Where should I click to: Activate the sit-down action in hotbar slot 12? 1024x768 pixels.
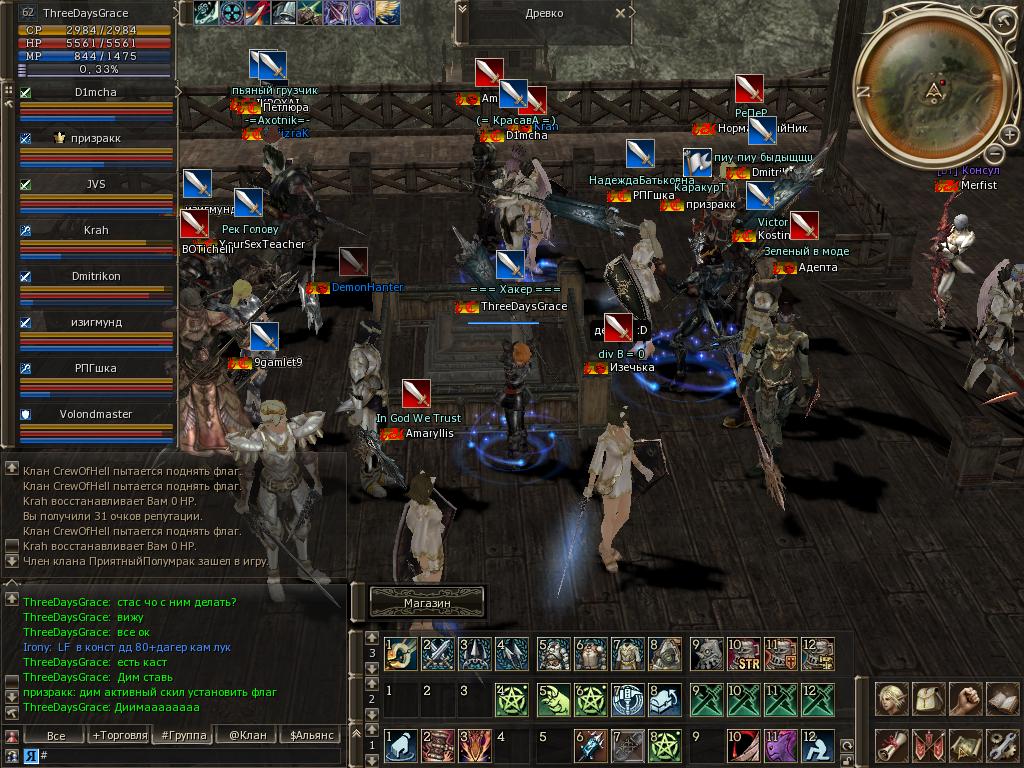coord(817,746)
